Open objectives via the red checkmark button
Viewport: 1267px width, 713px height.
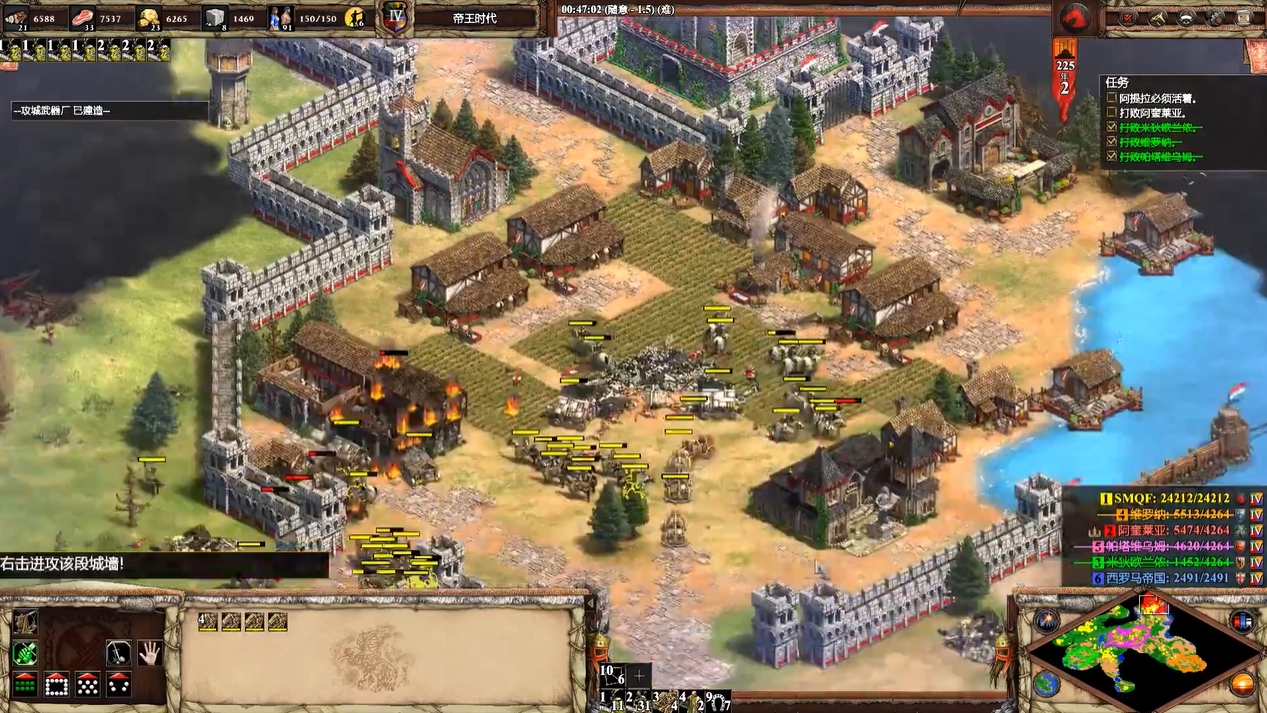pyautogui.click(x=1128, y=17)
